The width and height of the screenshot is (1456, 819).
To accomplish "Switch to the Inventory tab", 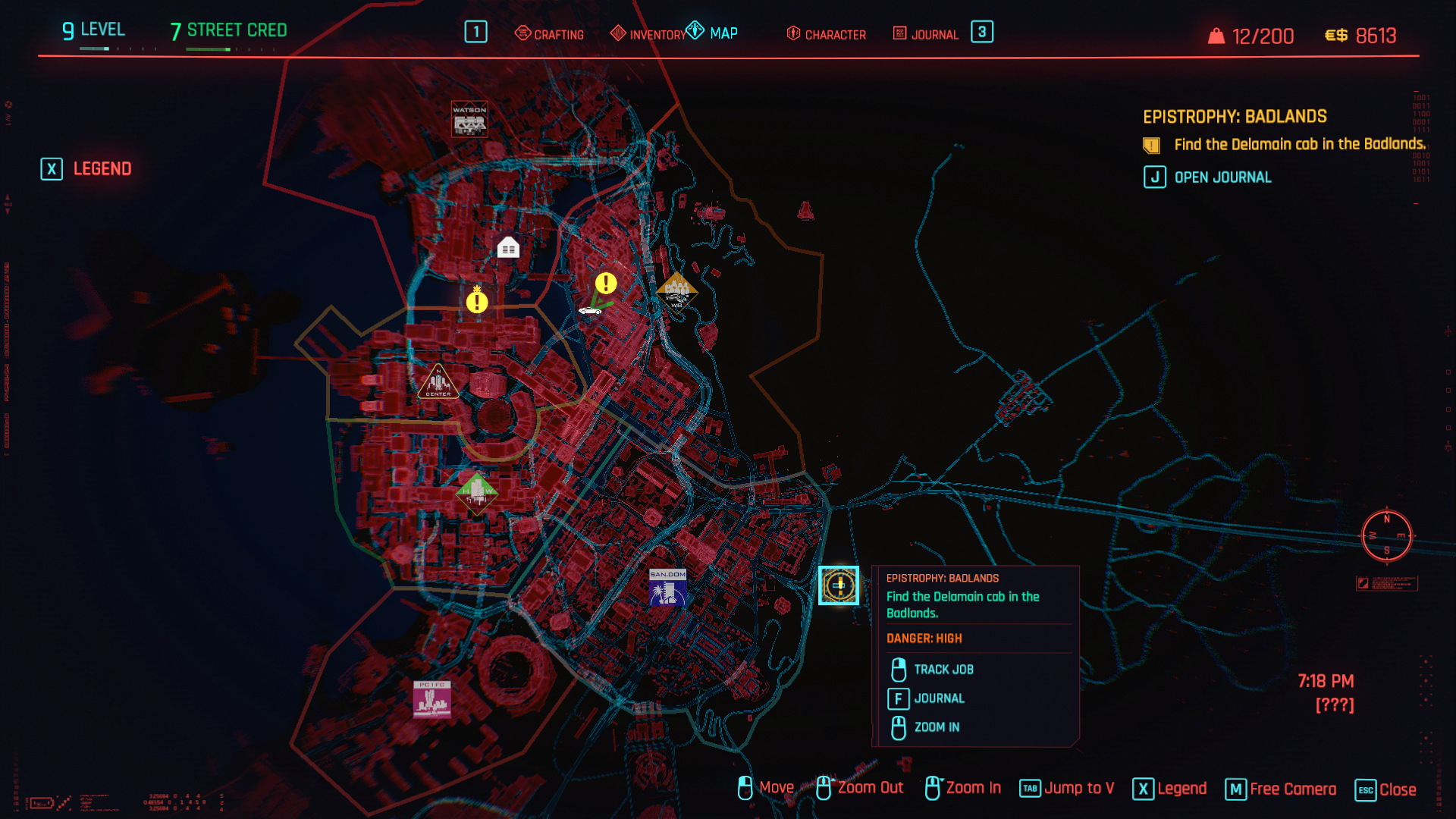I will coord(648,34).
